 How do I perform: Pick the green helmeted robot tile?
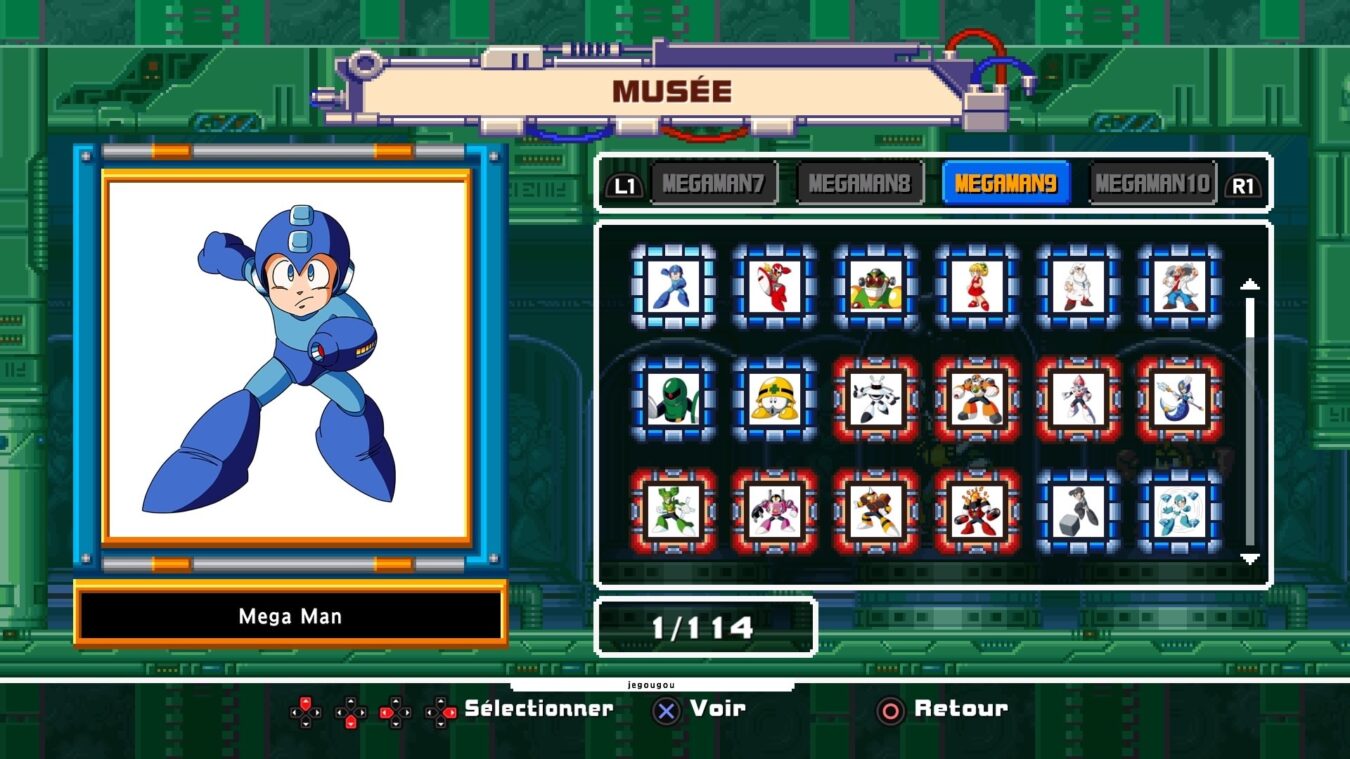coord(673,399)
